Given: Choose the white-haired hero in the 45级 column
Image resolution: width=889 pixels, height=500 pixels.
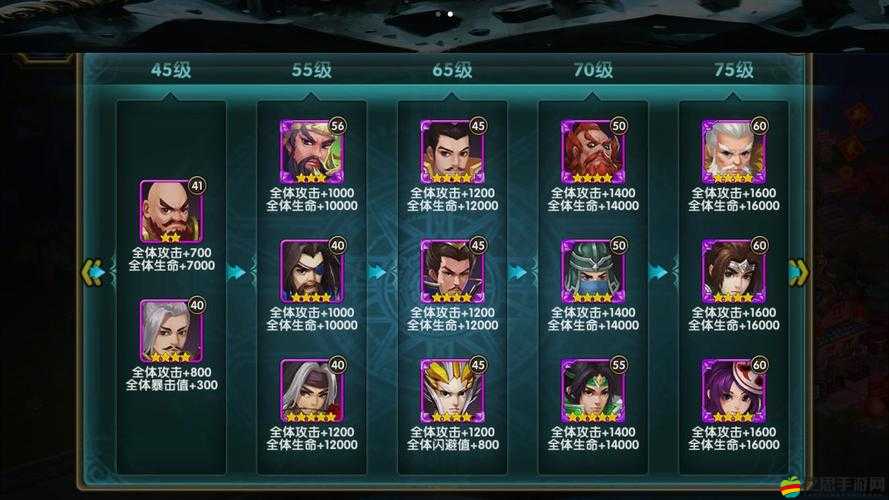Looking at the screenshot, I should [170, 330].
